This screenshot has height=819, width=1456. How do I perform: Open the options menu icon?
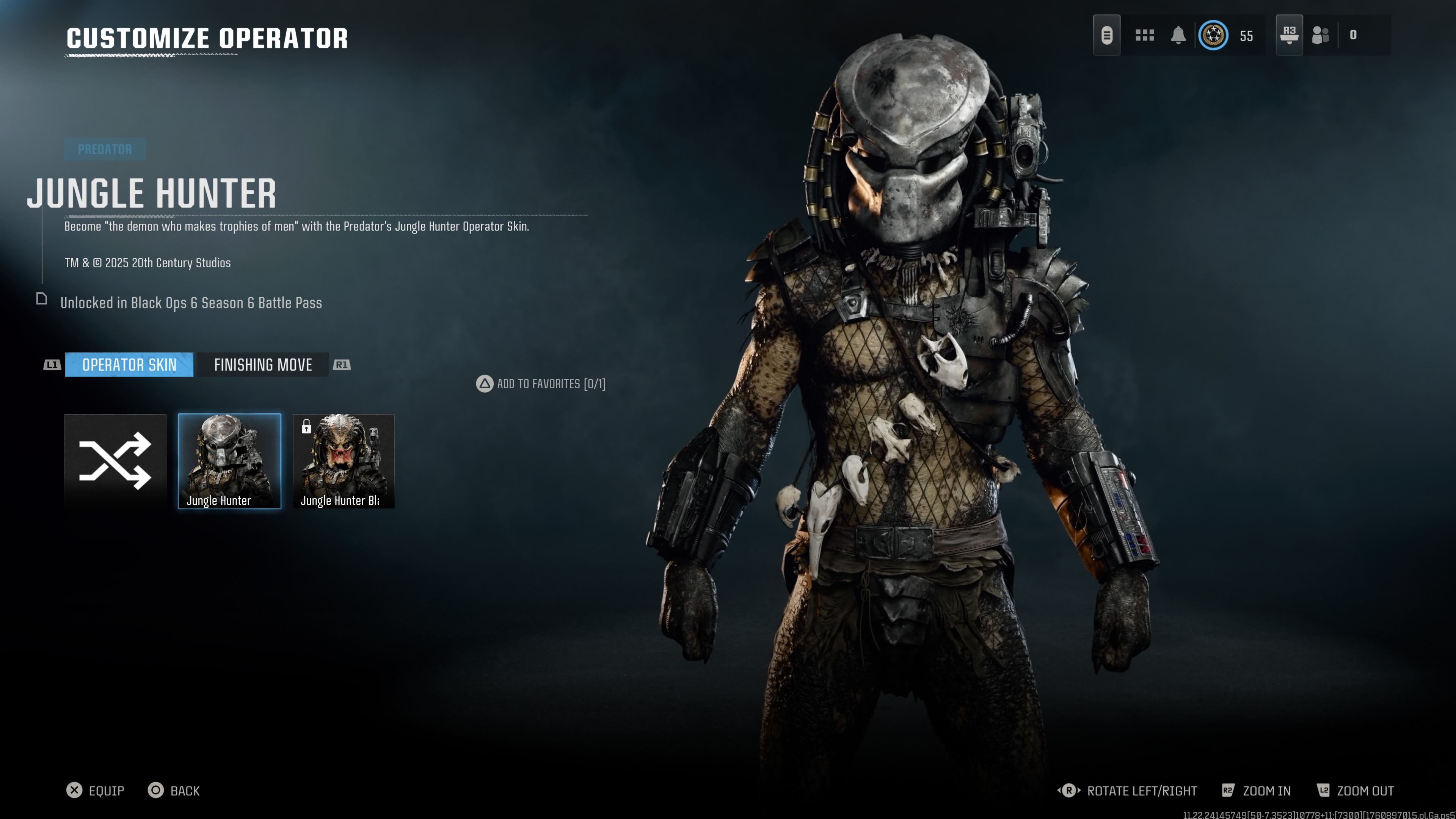(1107, 35)
